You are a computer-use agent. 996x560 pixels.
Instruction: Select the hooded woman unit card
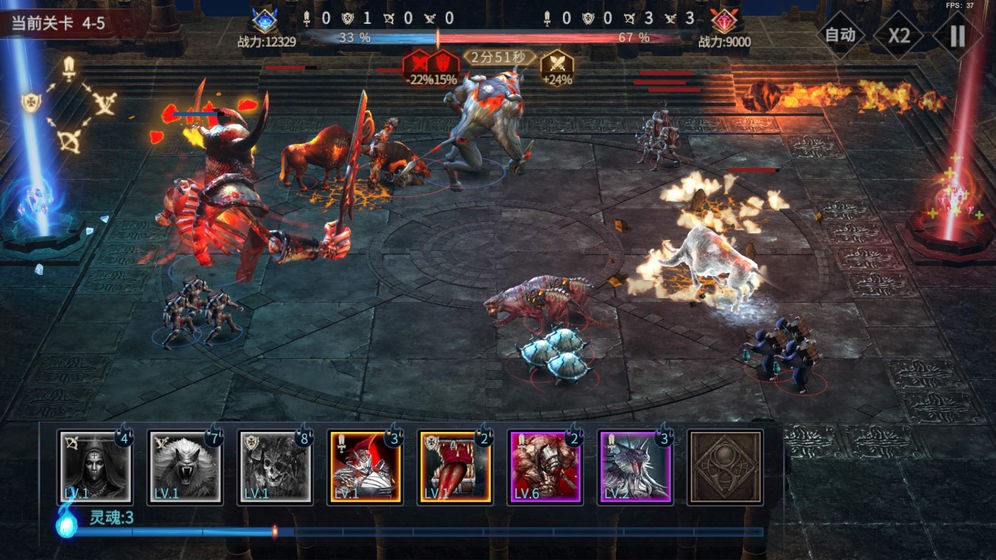[x=94, y=466]
